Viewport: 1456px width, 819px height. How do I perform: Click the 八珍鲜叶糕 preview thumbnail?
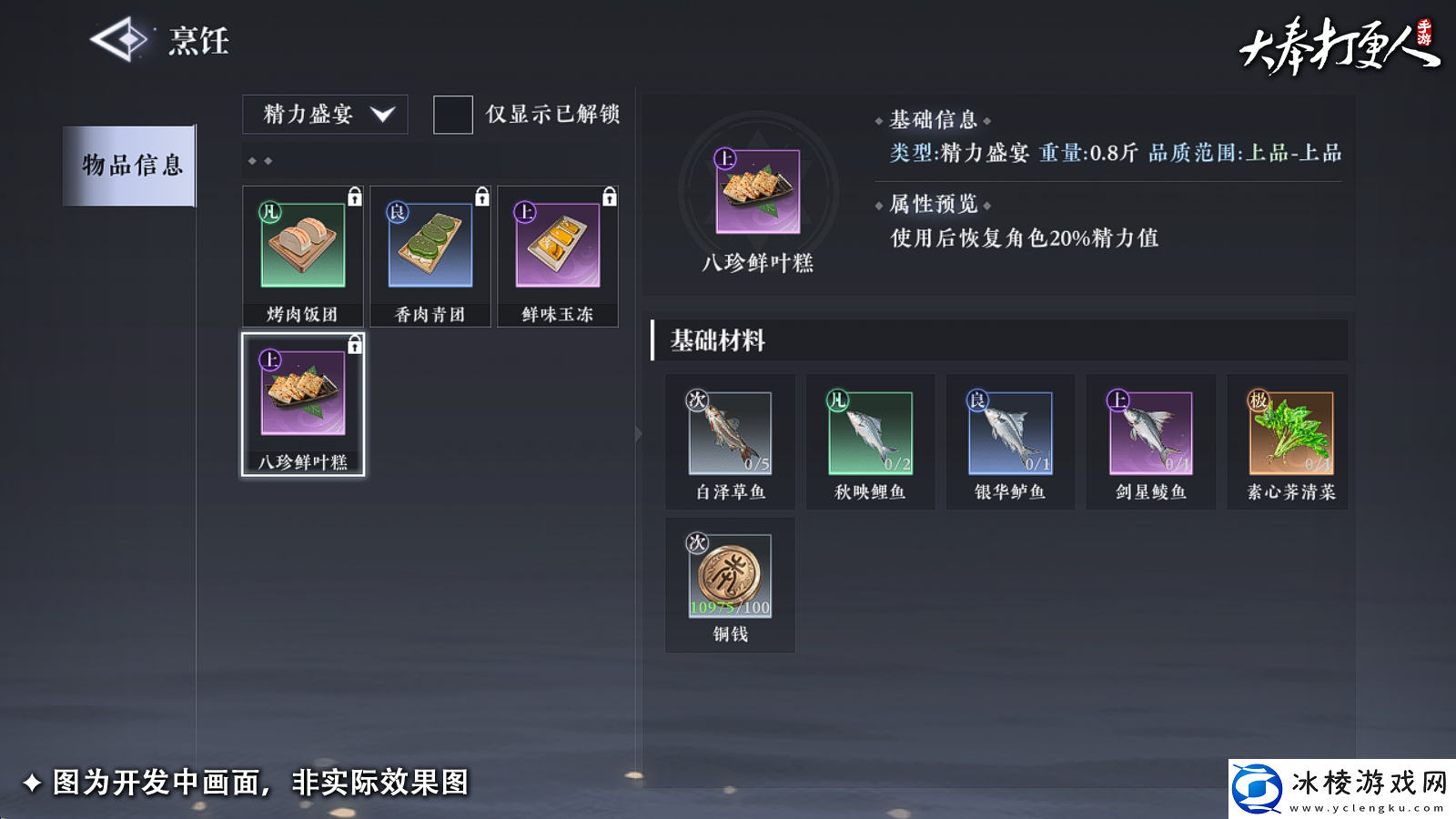[760, 191]
